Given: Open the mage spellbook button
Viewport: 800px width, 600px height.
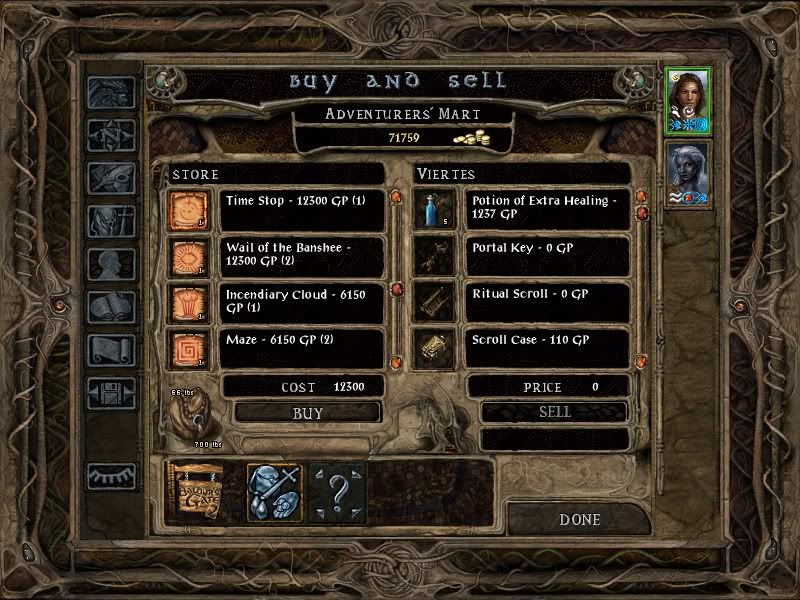Looking at the screenshot, I should pyautogui.click(x=110, y=307).
